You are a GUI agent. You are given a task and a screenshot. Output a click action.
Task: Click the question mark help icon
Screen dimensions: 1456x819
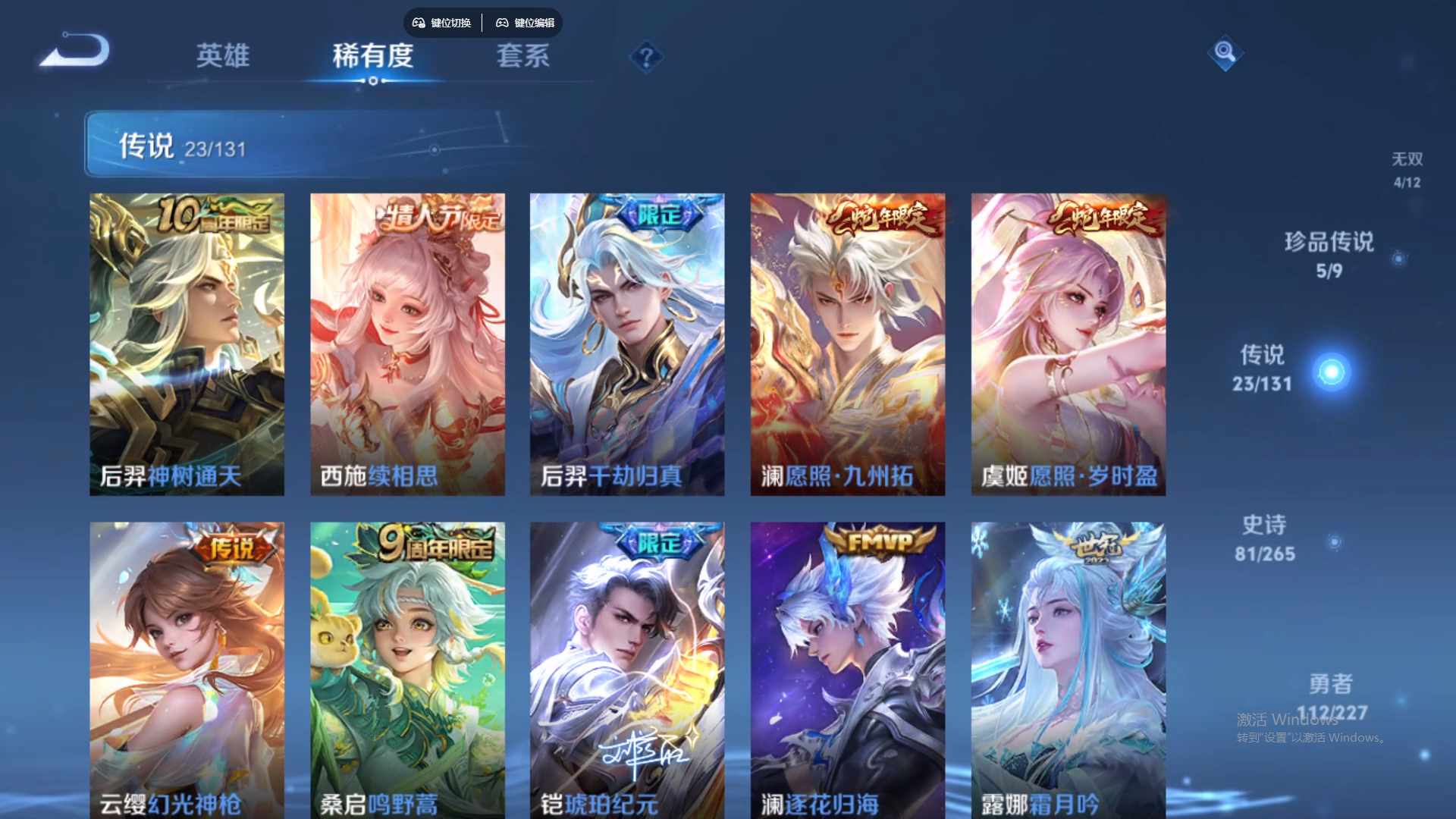pos(645,55)
